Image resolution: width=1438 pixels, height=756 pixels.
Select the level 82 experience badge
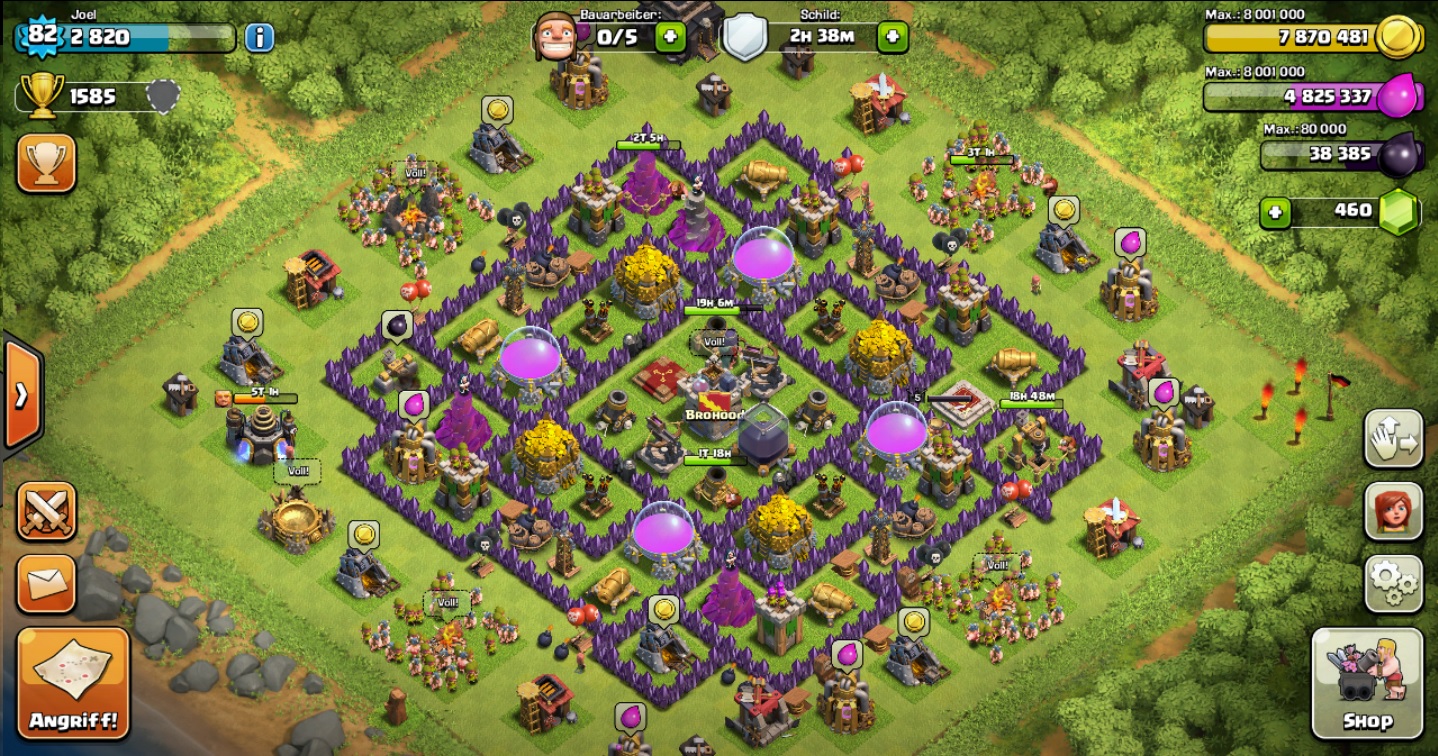pos(41,35)
